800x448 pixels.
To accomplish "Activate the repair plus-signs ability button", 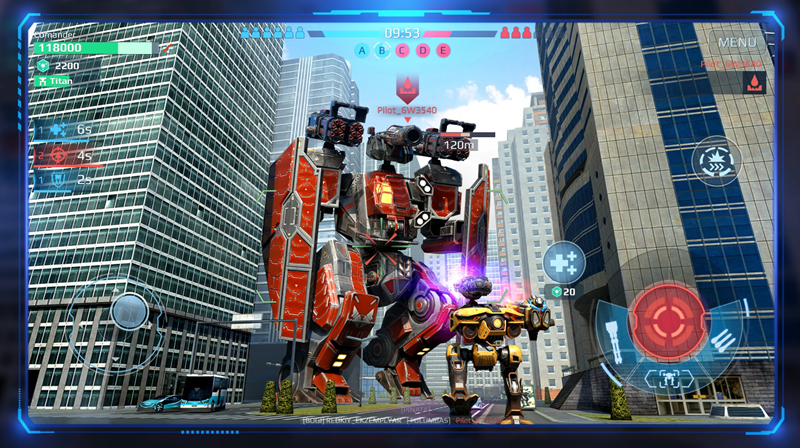I will tap(564, 262).
